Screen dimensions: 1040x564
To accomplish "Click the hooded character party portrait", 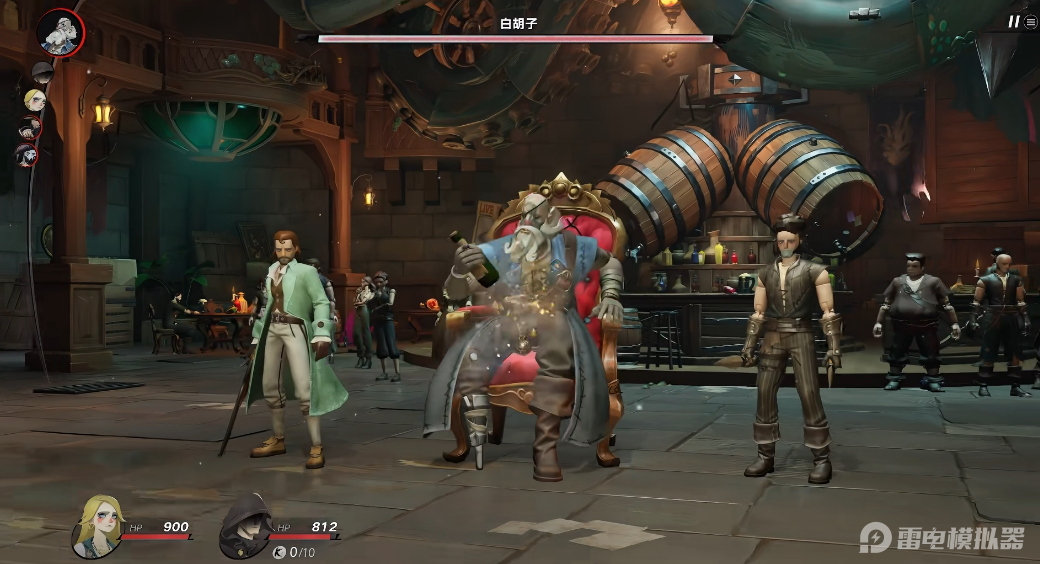I will pos(244,525).
